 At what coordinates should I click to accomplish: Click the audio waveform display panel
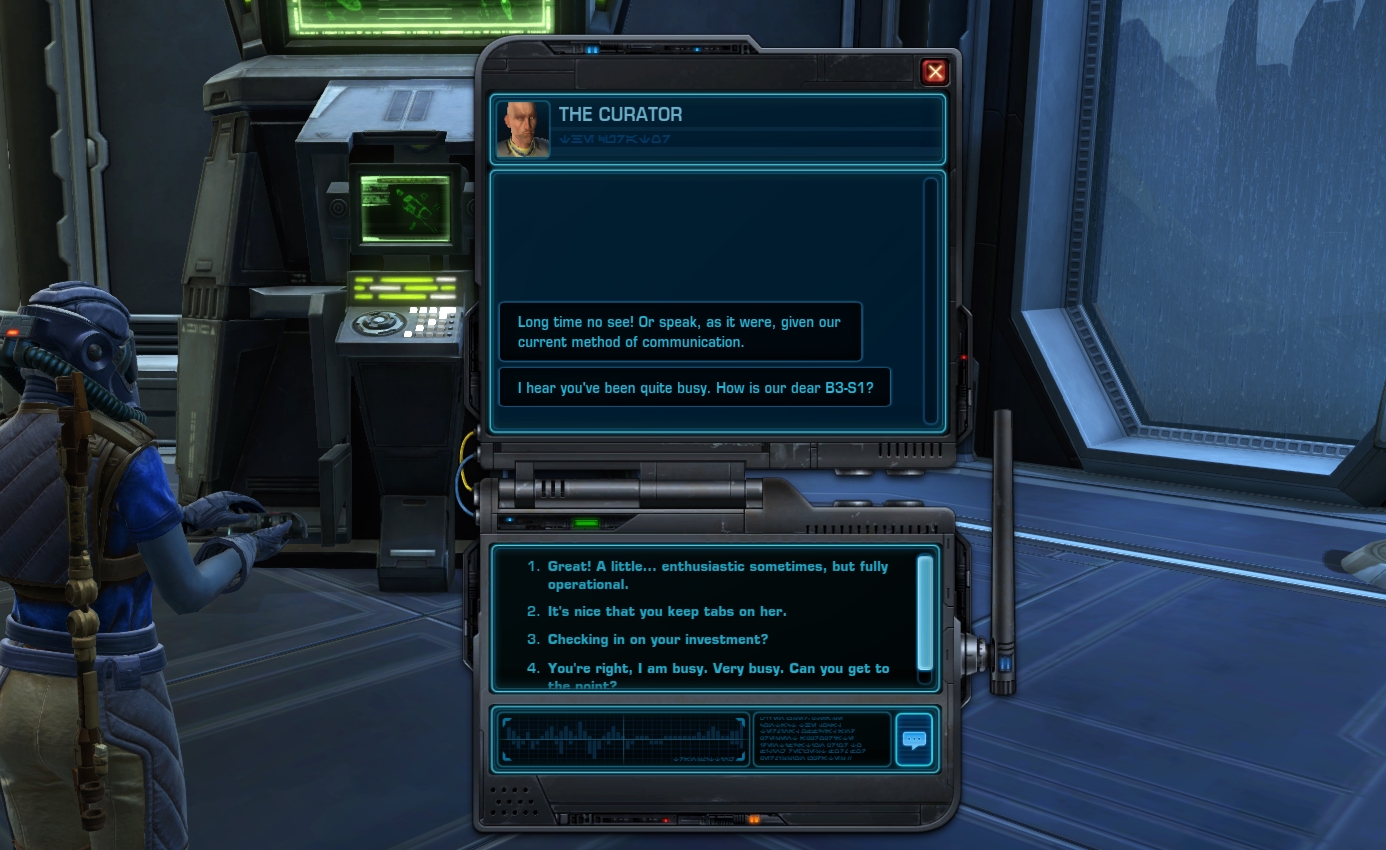point(622,739)
